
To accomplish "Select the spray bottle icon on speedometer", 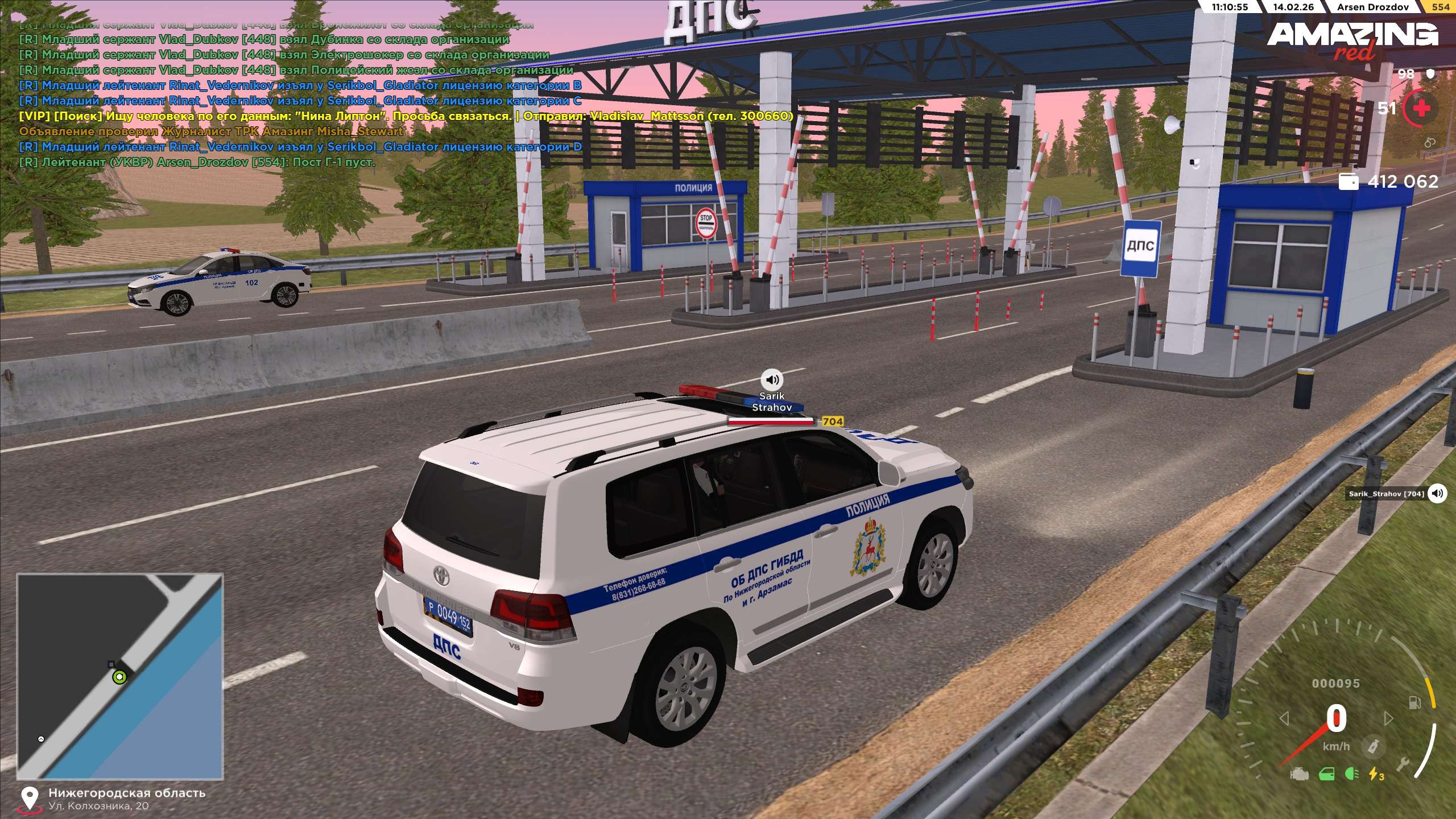I will [x=1373, y=746].
